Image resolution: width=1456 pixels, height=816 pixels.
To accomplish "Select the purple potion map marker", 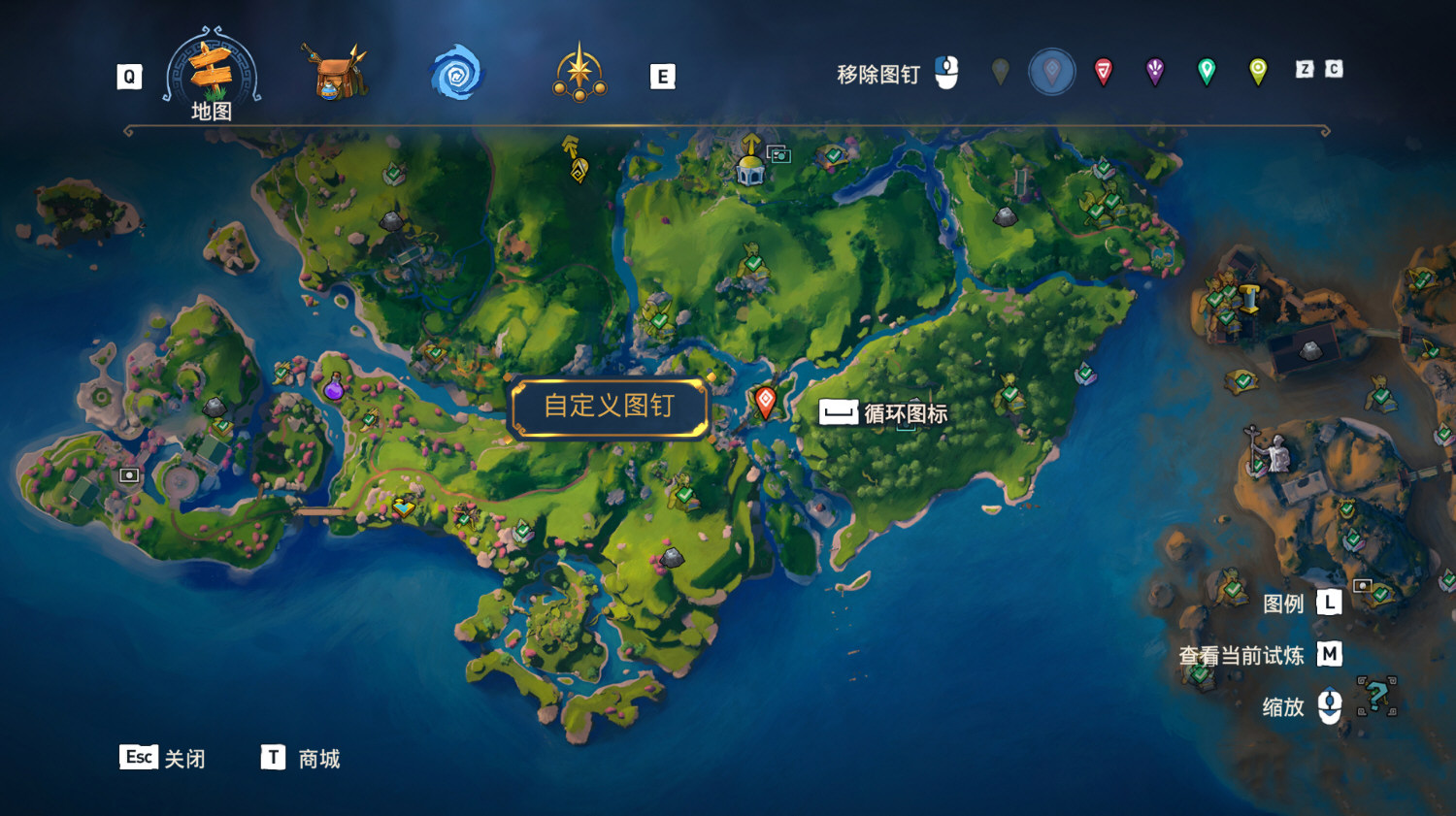I will tap(334, 387).
